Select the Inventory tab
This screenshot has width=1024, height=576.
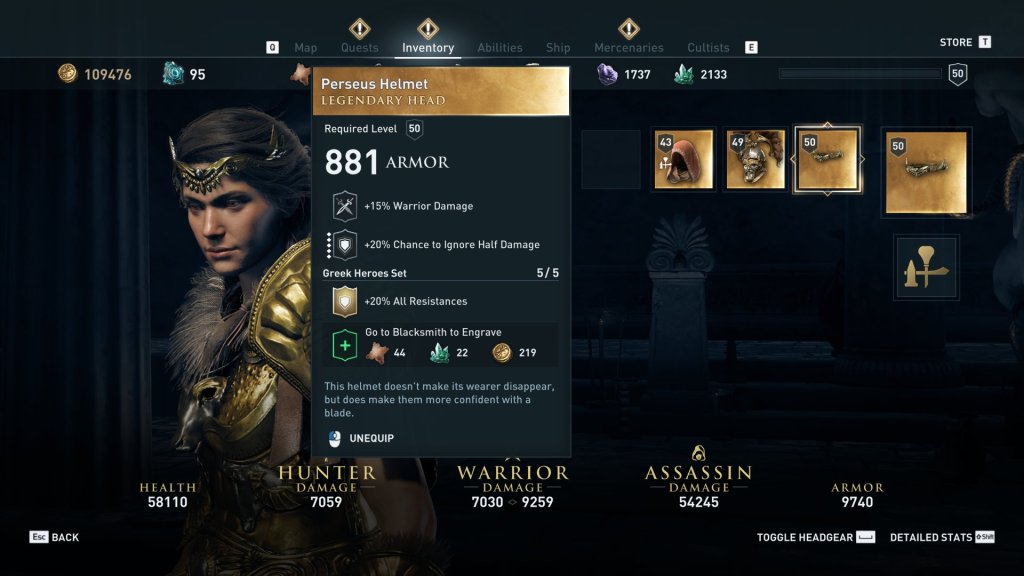tap(428, 48)
